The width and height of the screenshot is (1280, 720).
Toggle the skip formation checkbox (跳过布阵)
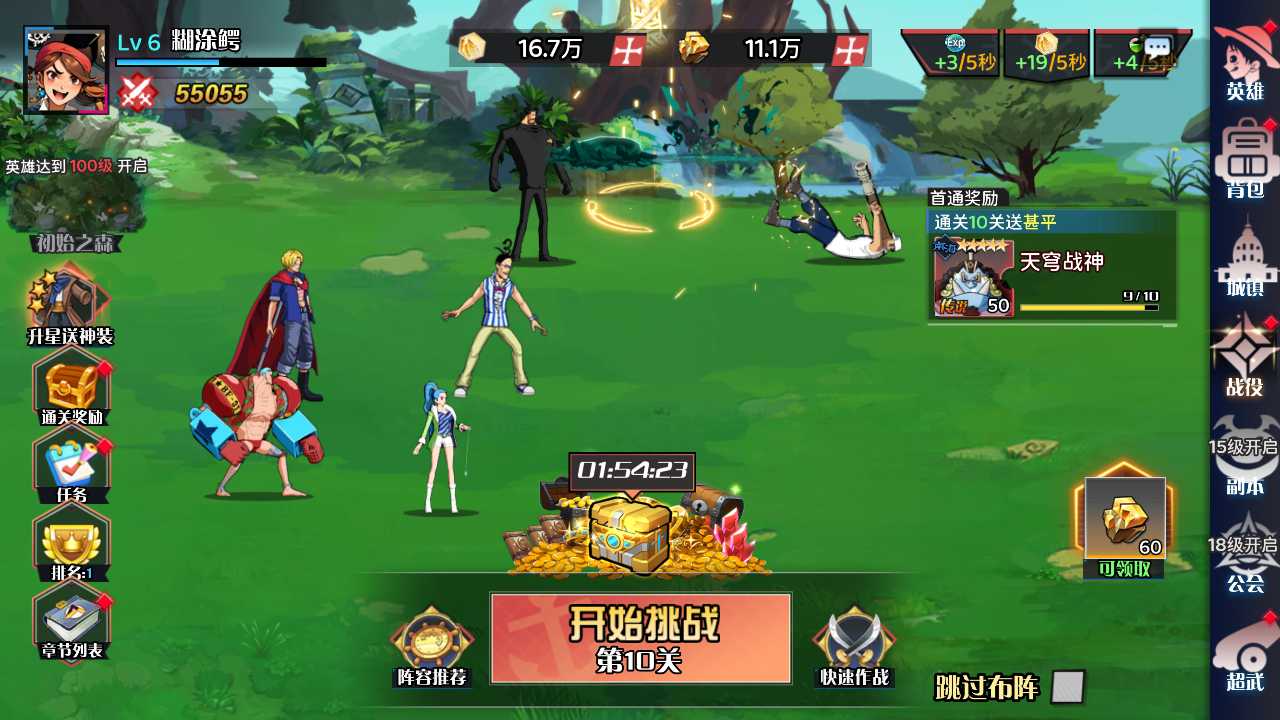tap(1067, 687)
